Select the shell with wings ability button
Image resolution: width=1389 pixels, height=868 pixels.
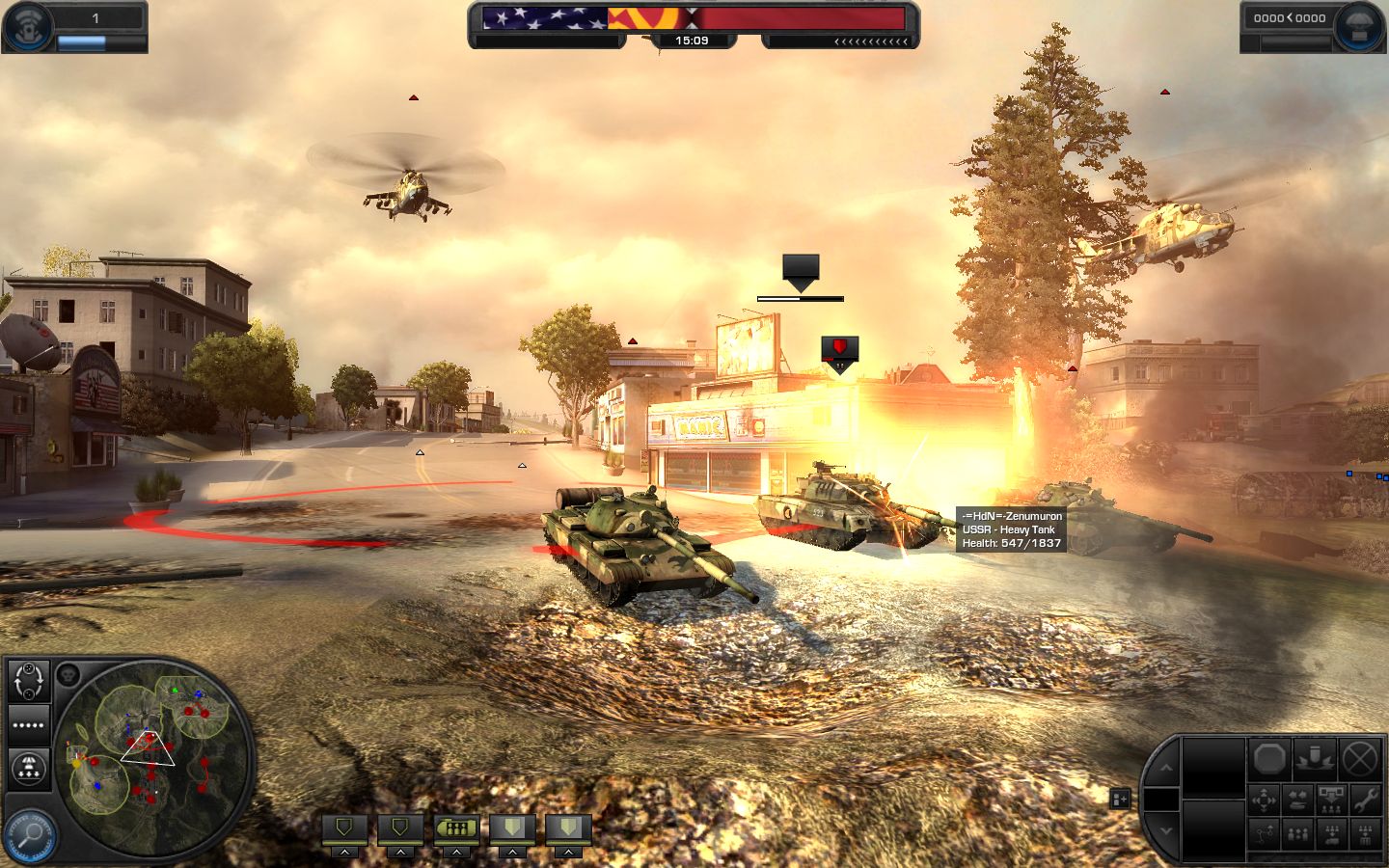(x=1315, y=759)
